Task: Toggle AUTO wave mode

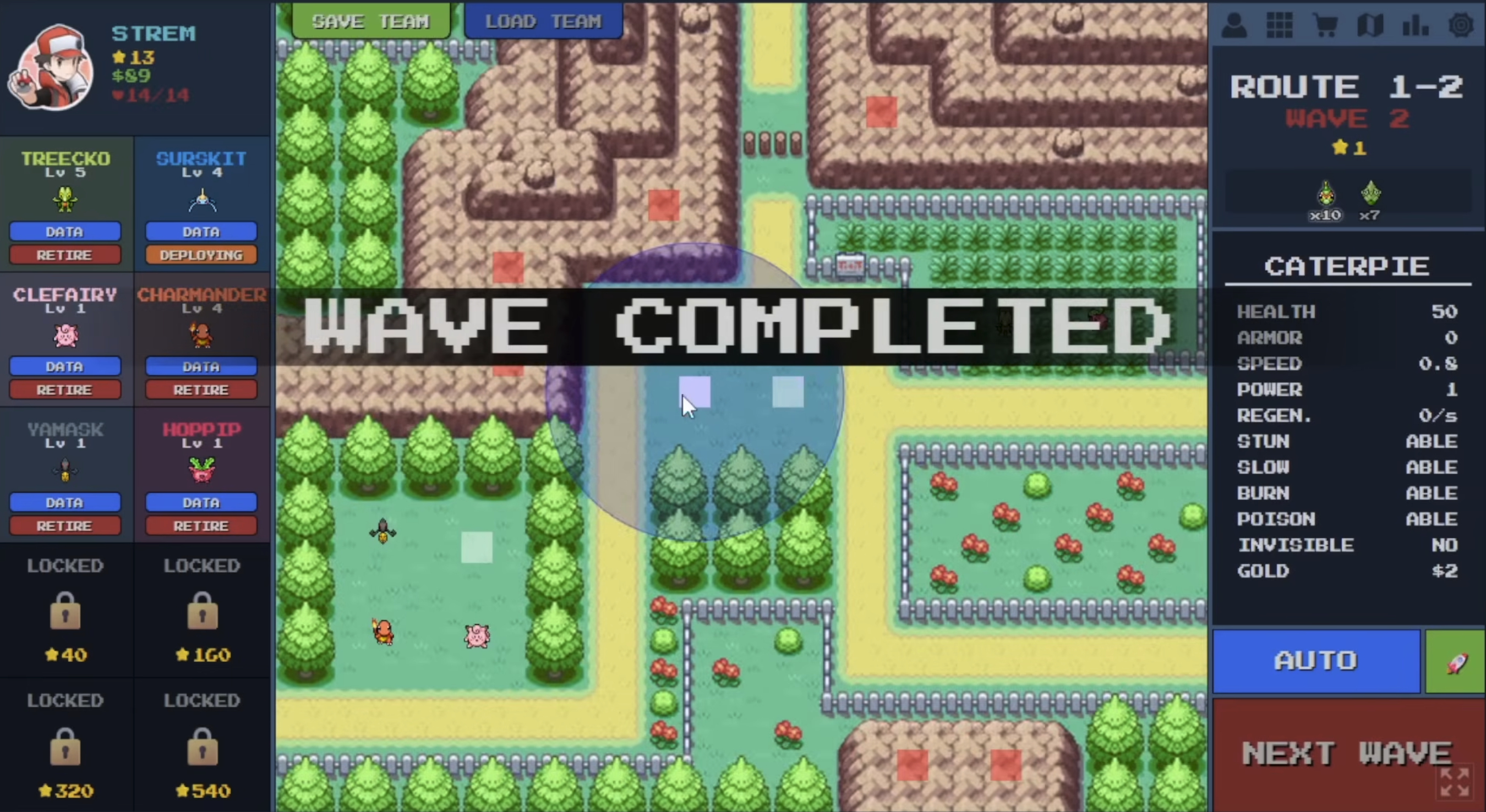Action: click(x=1317, y=661)
